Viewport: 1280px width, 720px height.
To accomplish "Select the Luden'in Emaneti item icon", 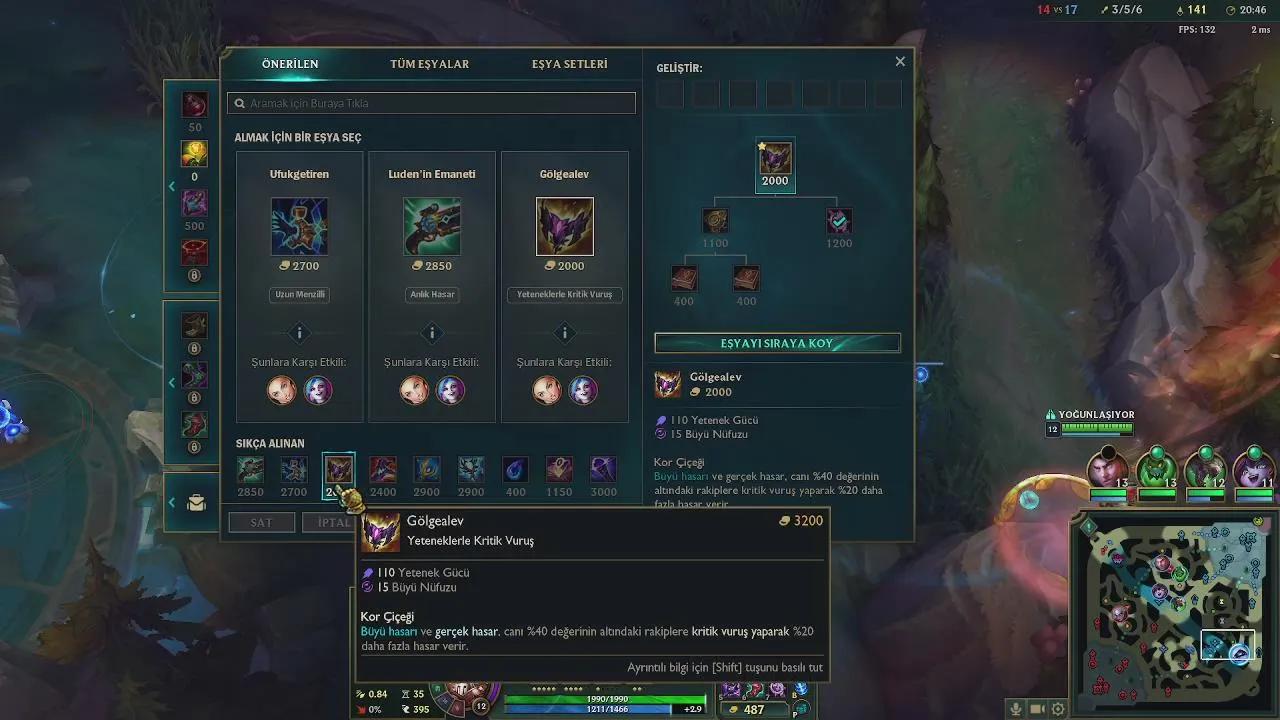I will tap(431, 226).
